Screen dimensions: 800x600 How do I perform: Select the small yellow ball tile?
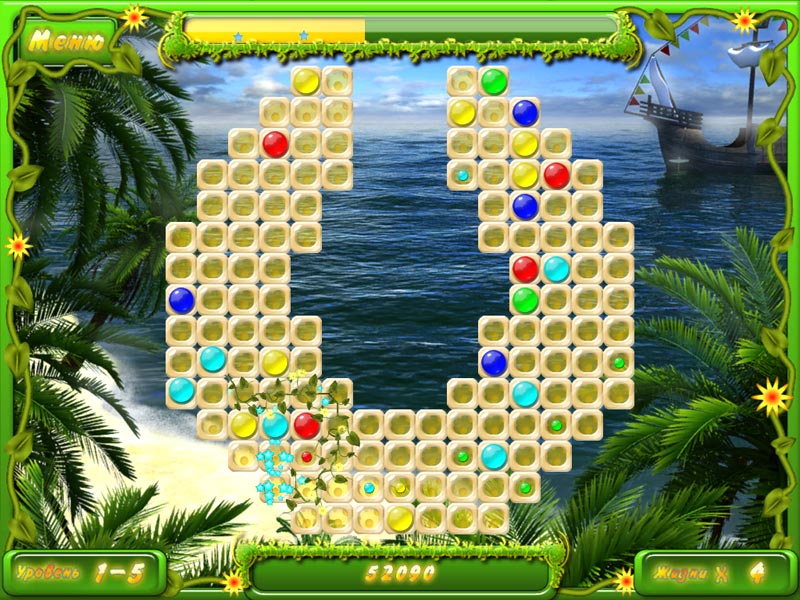pyautogui.click(x=400, y=488)
